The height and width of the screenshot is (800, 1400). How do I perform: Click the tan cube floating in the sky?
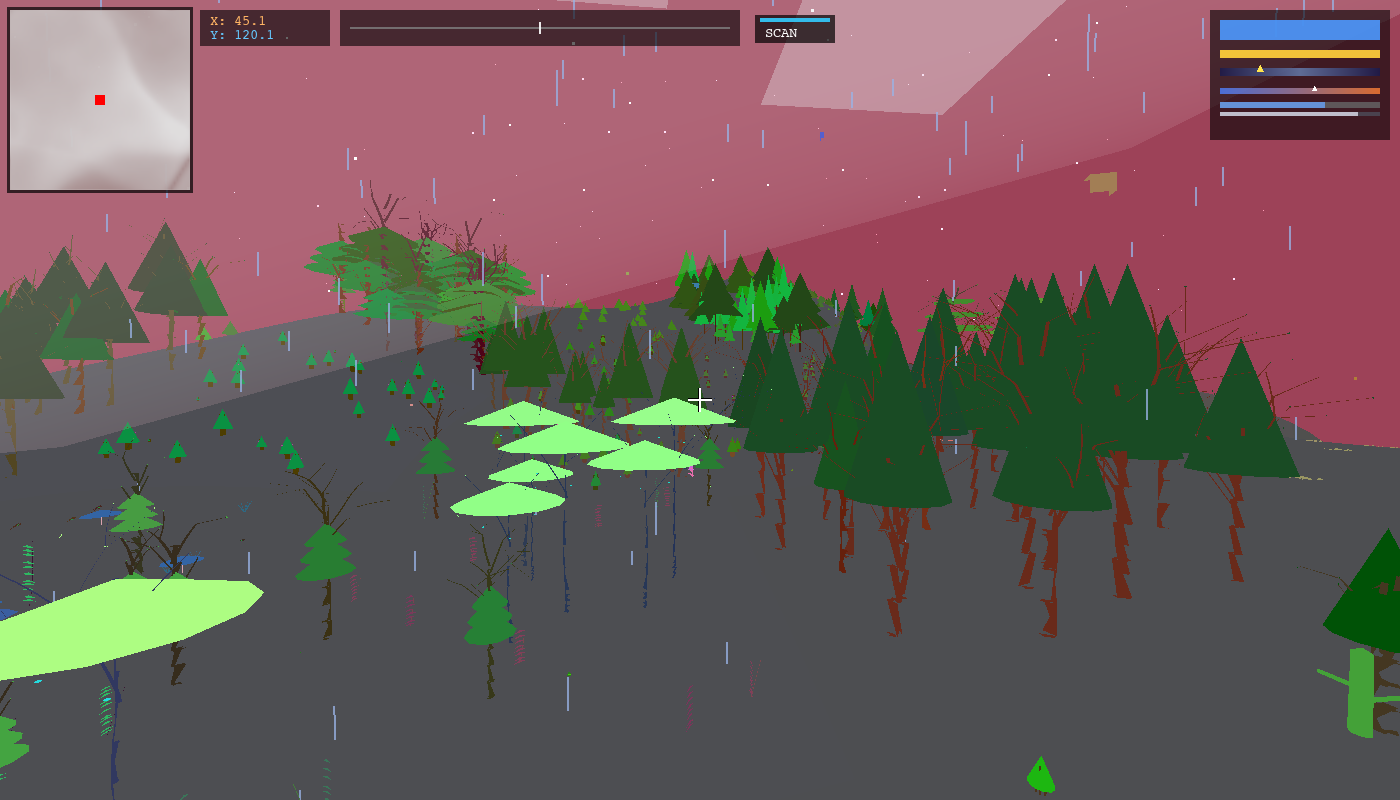coord(1100,184)
